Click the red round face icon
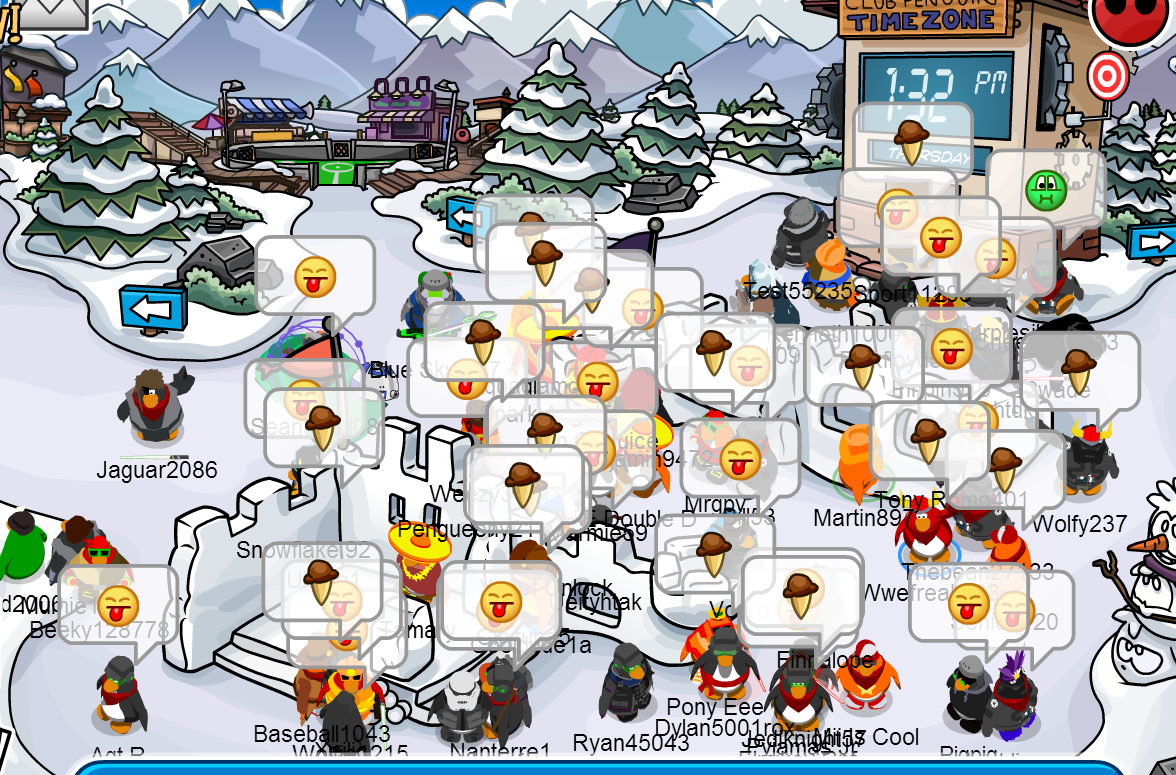This screenshot has width=1176, height=775. click(x=1130, y=15)
